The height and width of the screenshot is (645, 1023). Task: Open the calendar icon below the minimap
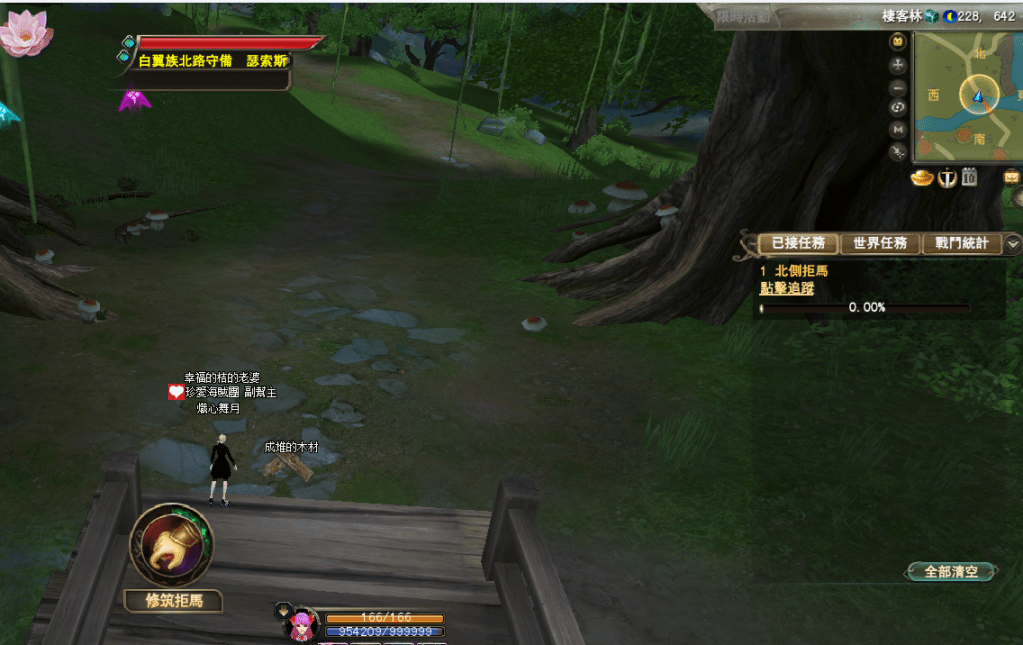(969, 178)
